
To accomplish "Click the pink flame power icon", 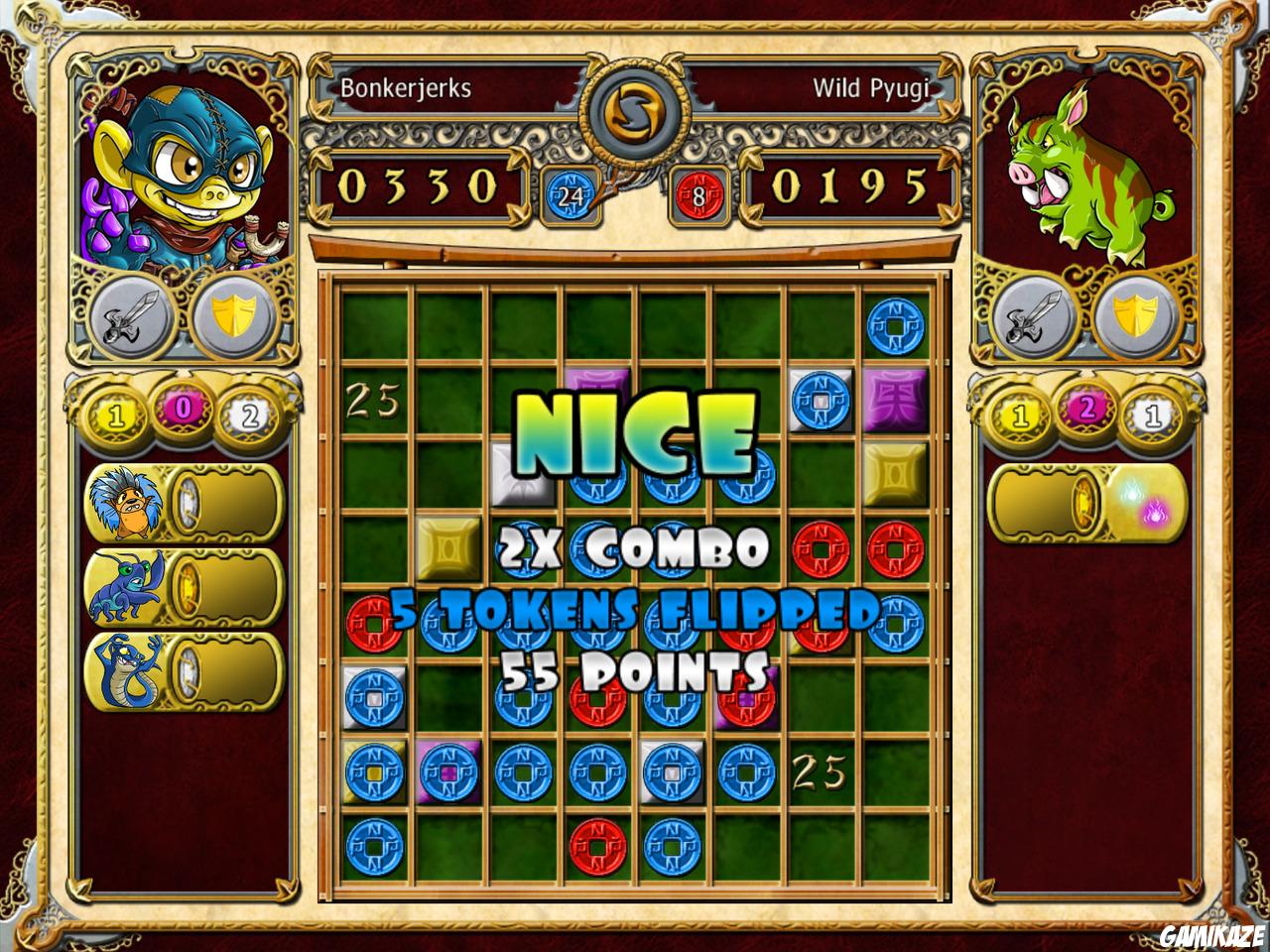I will click(x=1154, y=511).
